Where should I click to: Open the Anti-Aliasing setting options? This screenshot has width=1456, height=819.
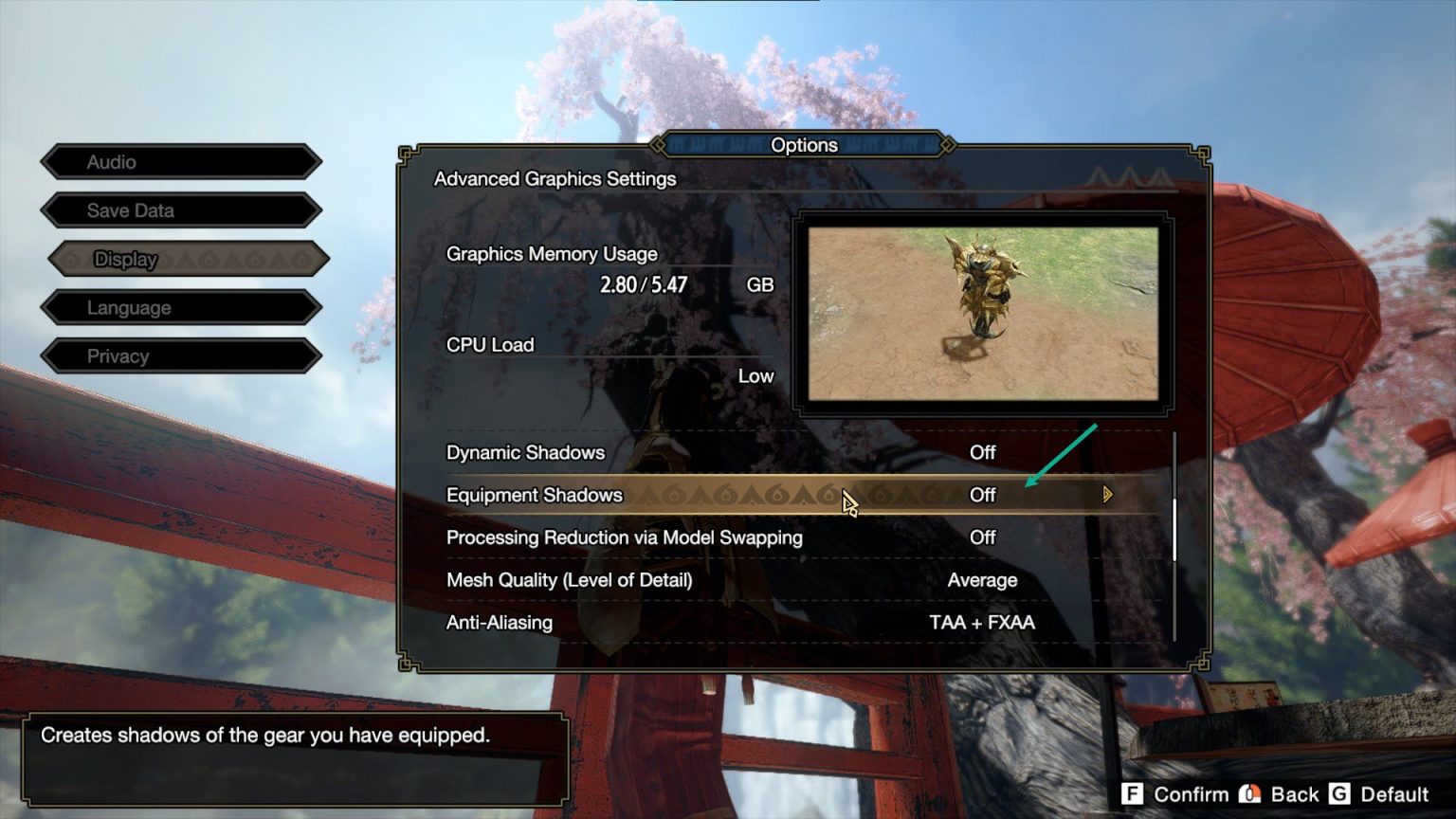click(x=982, y=622)
